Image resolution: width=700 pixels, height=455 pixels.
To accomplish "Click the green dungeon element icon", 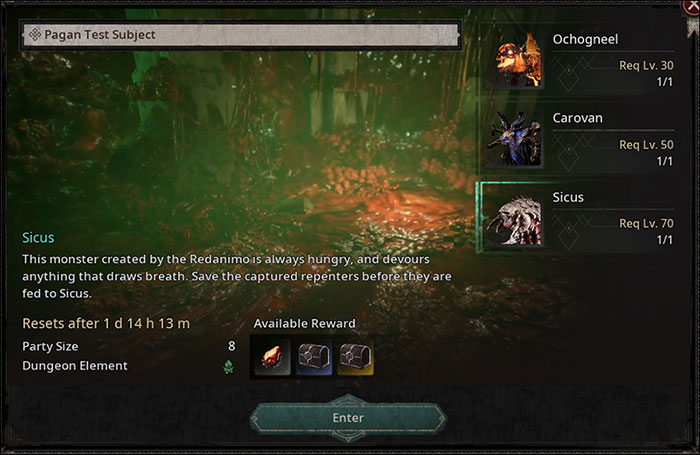I will pyautogui.click(x=228, y=367).
